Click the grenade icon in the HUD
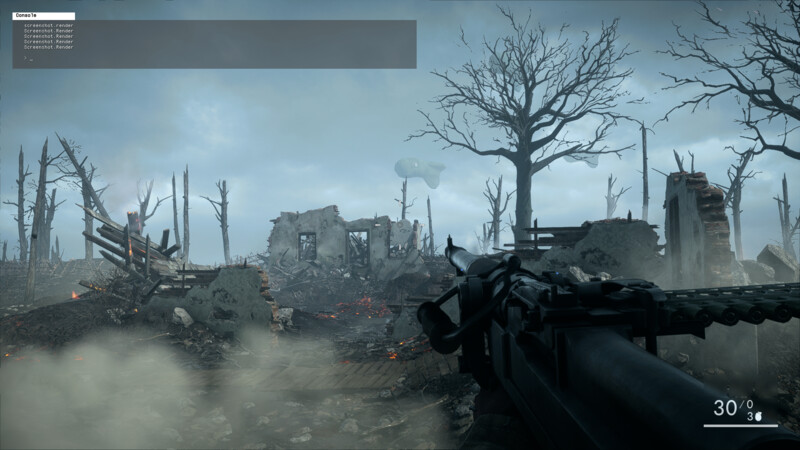 point(758,415)
